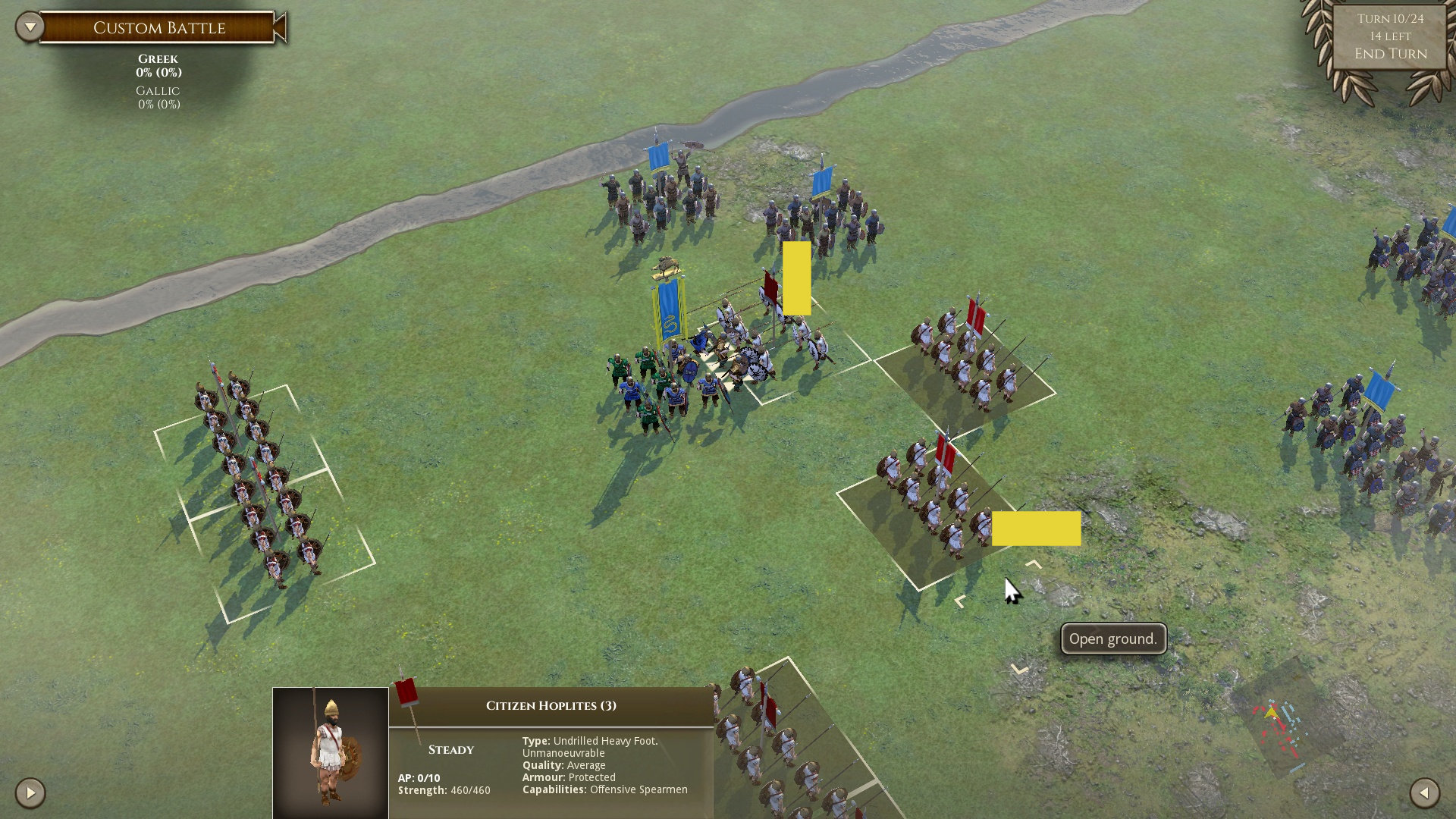Click the bottom-left round arrow button

tap(30, 793)
